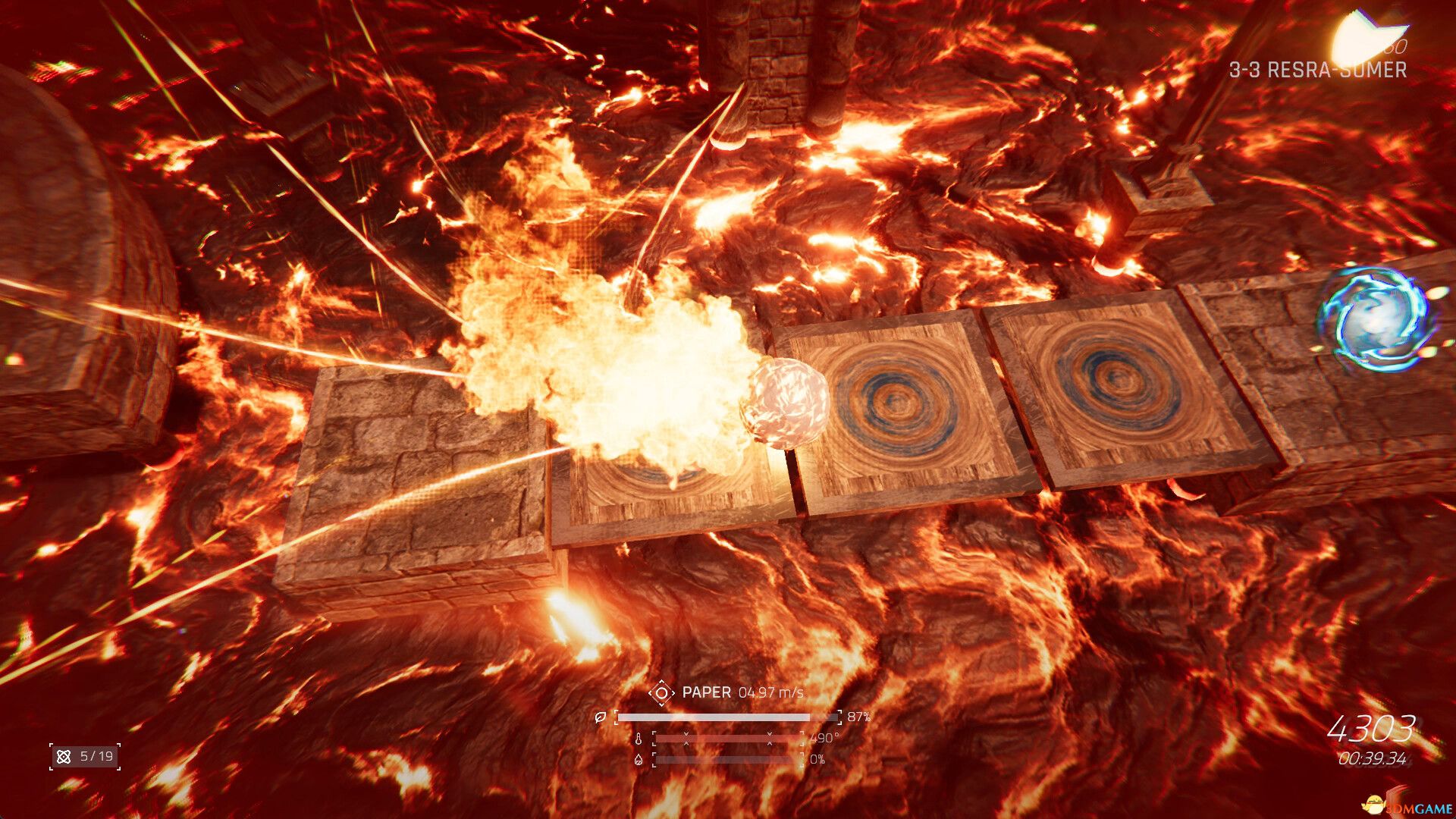The height and width of the screenshot is (819, 1456).
Task: Click the PAPER ball material icon
Action: tap(661, 692)
